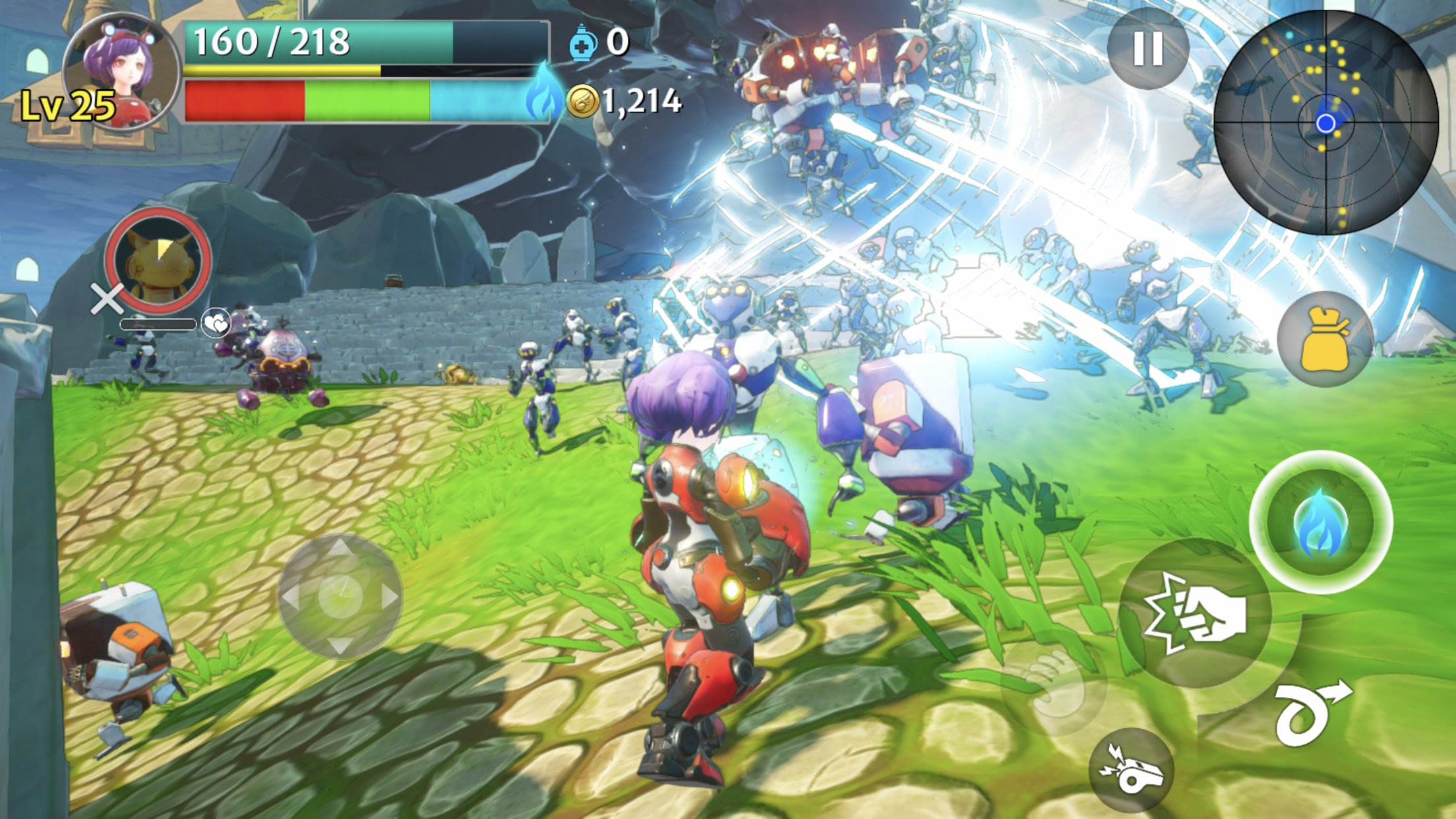Screen dimensions: 1456x819
Task: Open the yellow loot bag
Action: (x=1325, y=339)
